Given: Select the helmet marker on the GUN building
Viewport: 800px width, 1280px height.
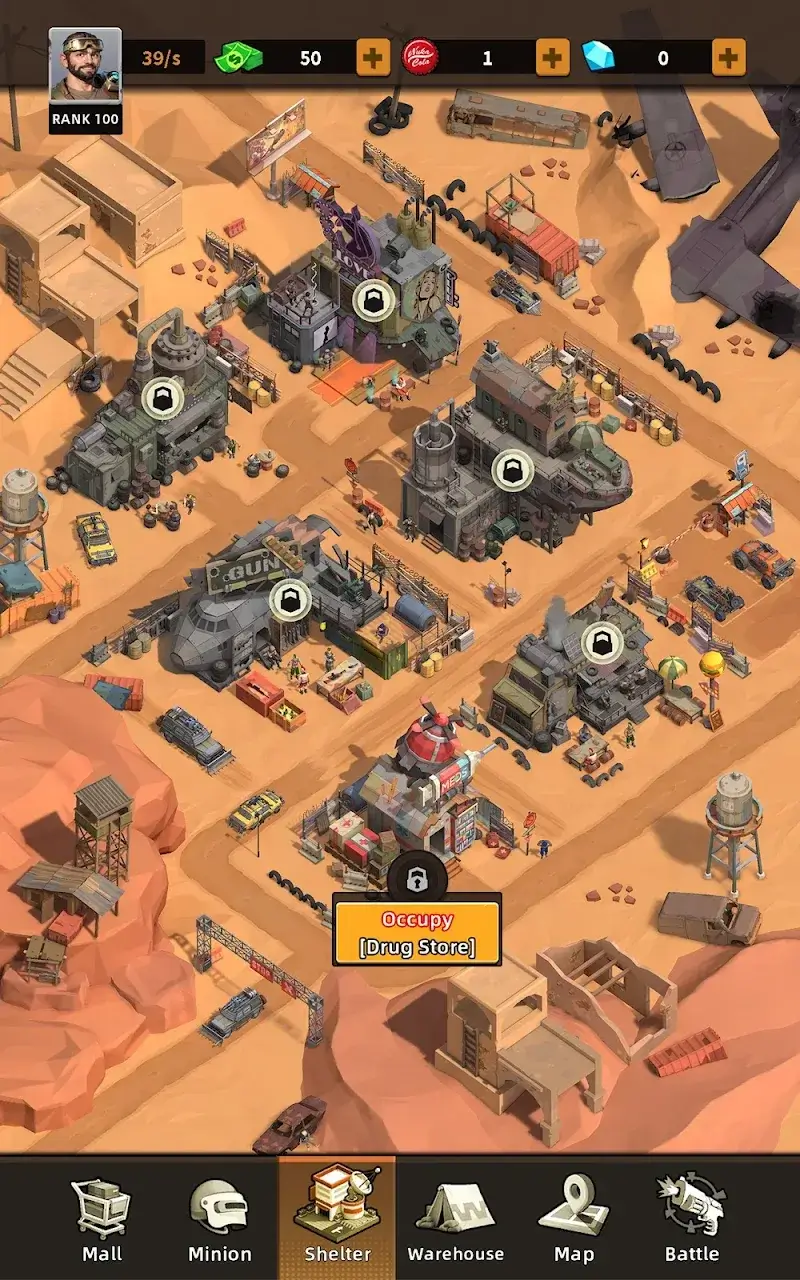Looking at the screenshot, I should (290, 599).
